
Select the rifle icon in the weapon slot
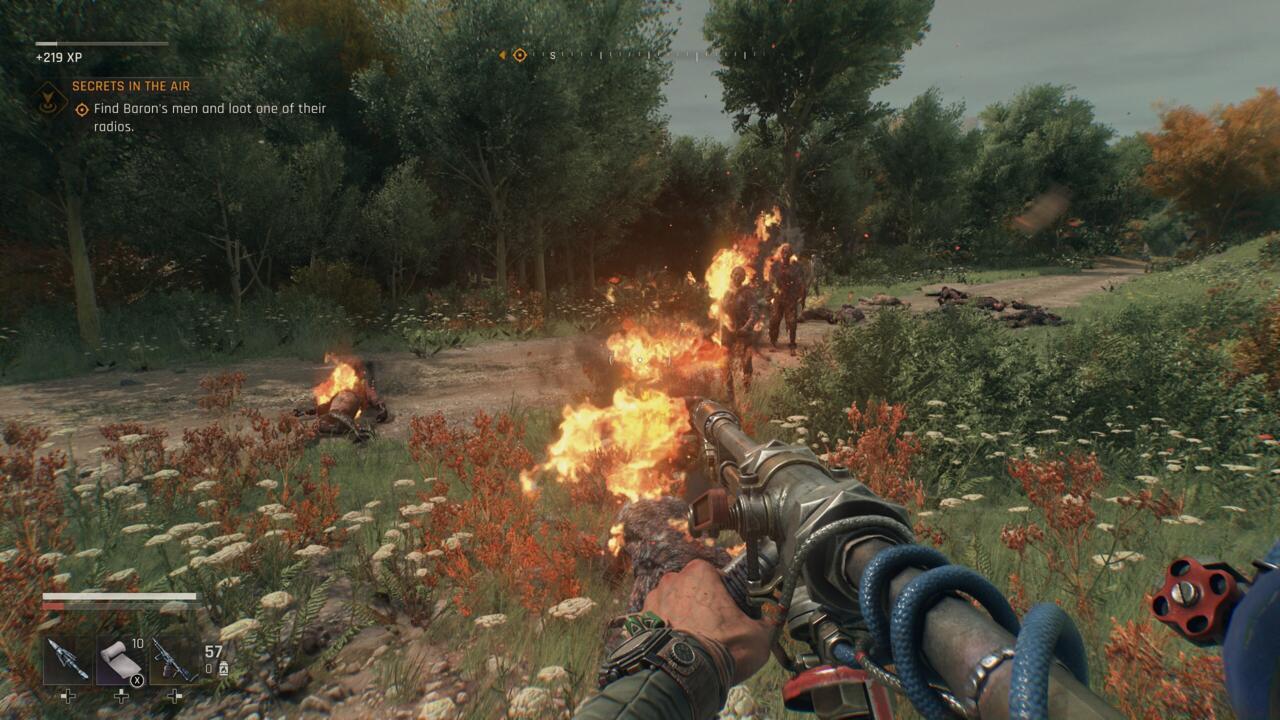point(175,658)
